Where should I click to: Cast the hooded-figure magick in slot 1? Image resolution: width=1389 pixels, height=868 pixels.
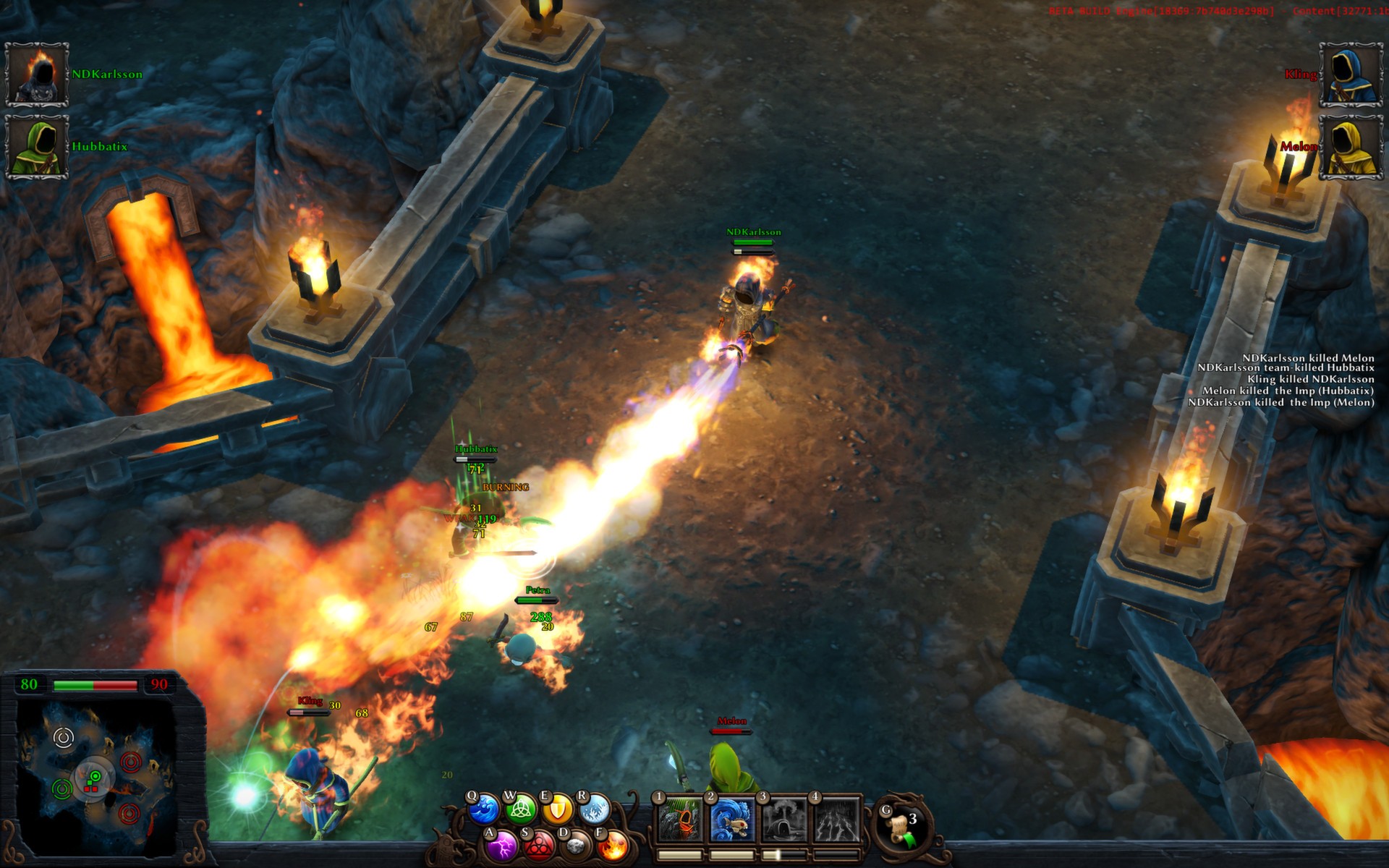(679, 821)
